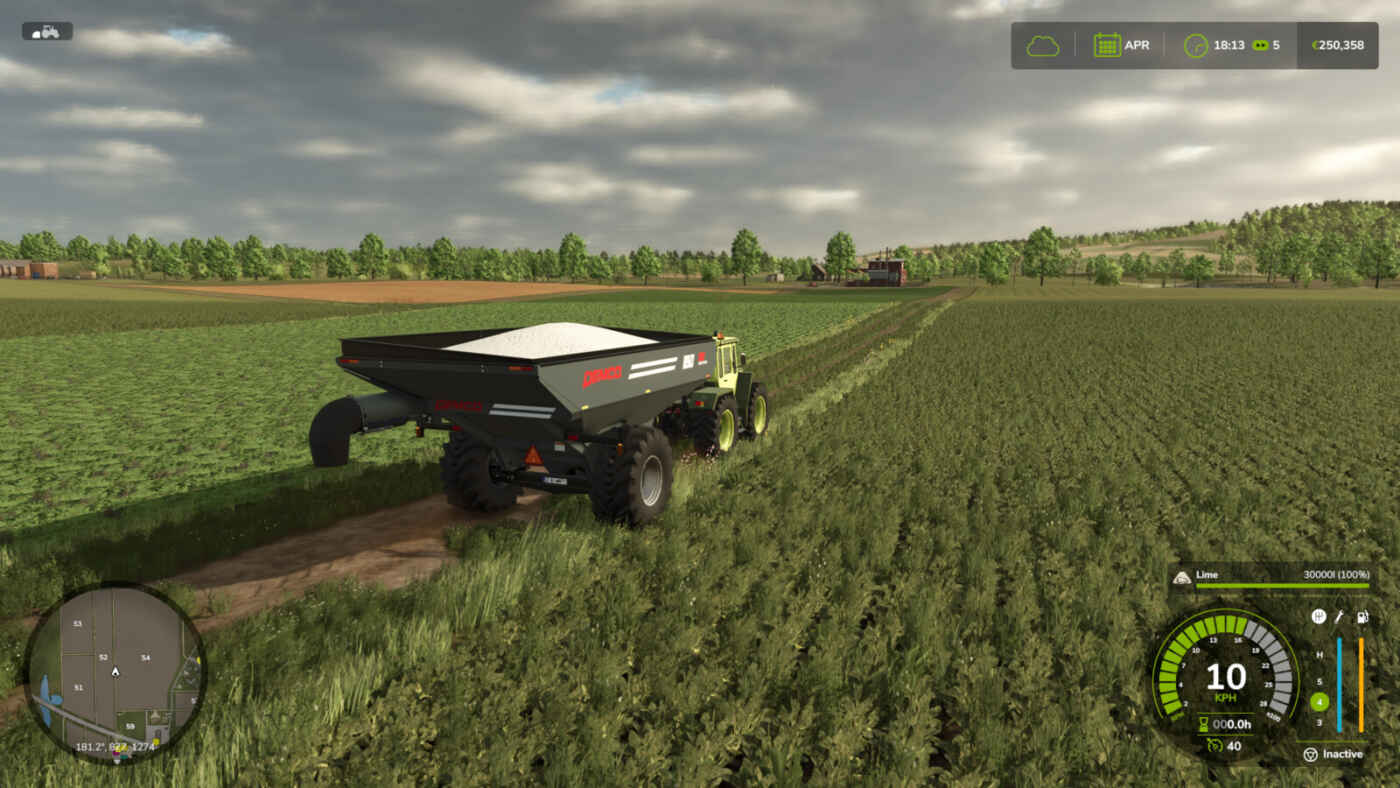Click the fuel pump icon
Viewport: 1400px width, 788px height.
[x=1361, y=617]
